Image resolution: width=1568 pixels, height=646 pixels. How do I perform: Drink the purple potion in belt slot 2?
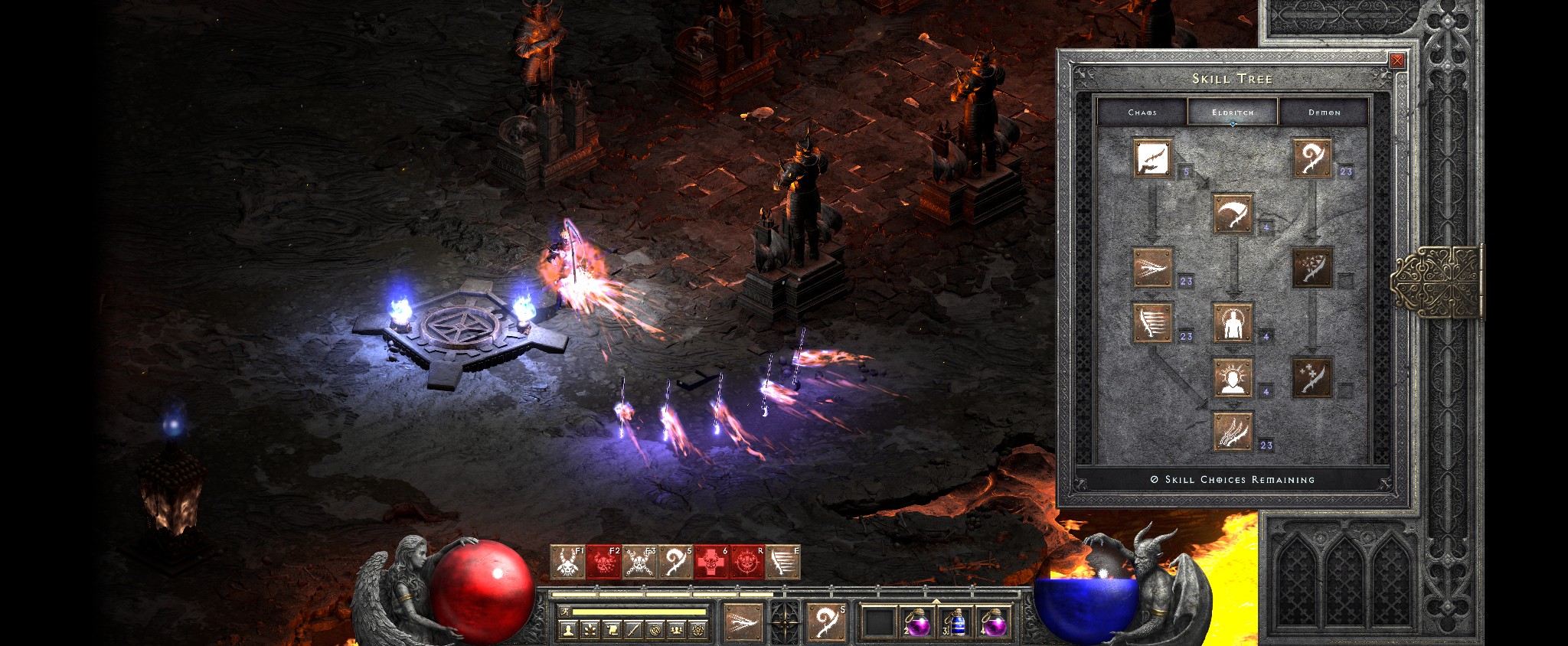pyautogui.click(x=917, y=622)
